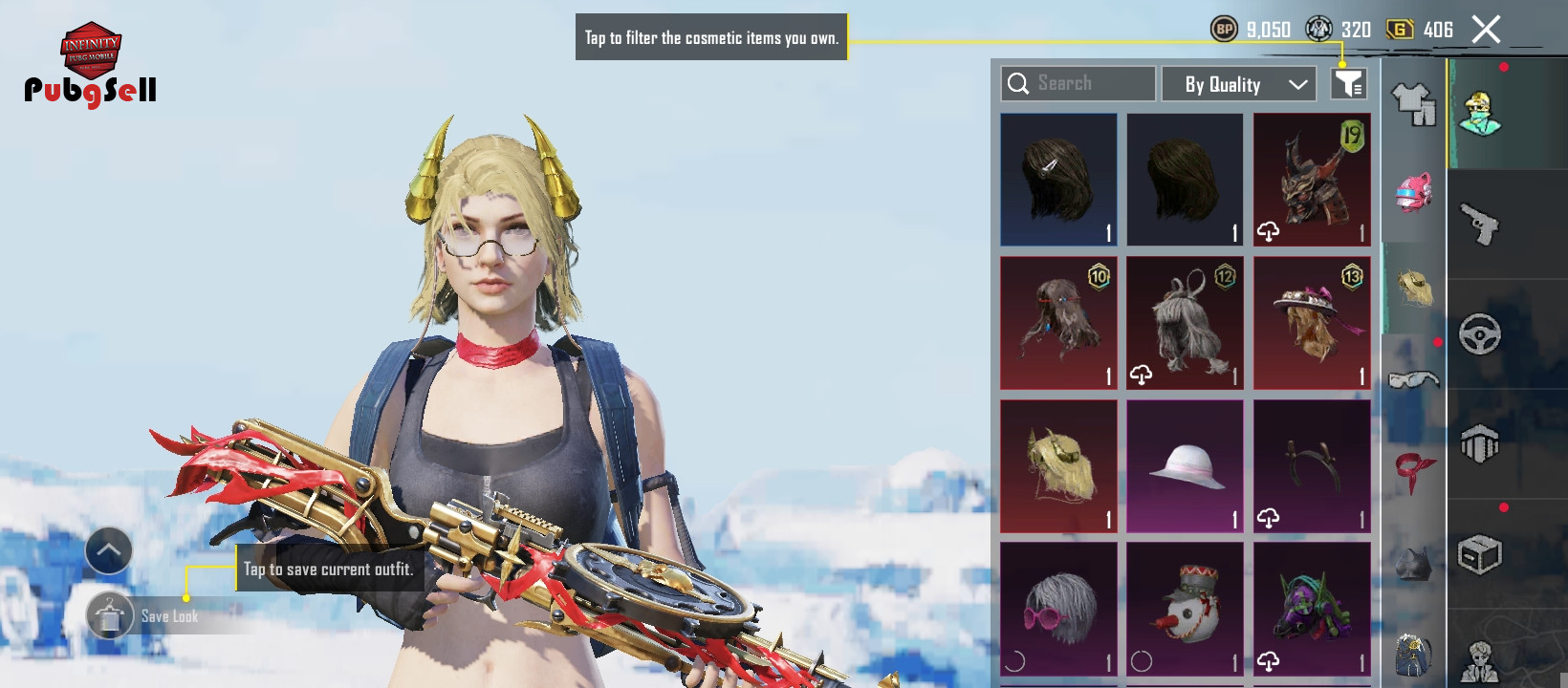Open the steering wheel vehicles section
Viewport: 1568px width, 688px height.
(x=1479, y=334)
